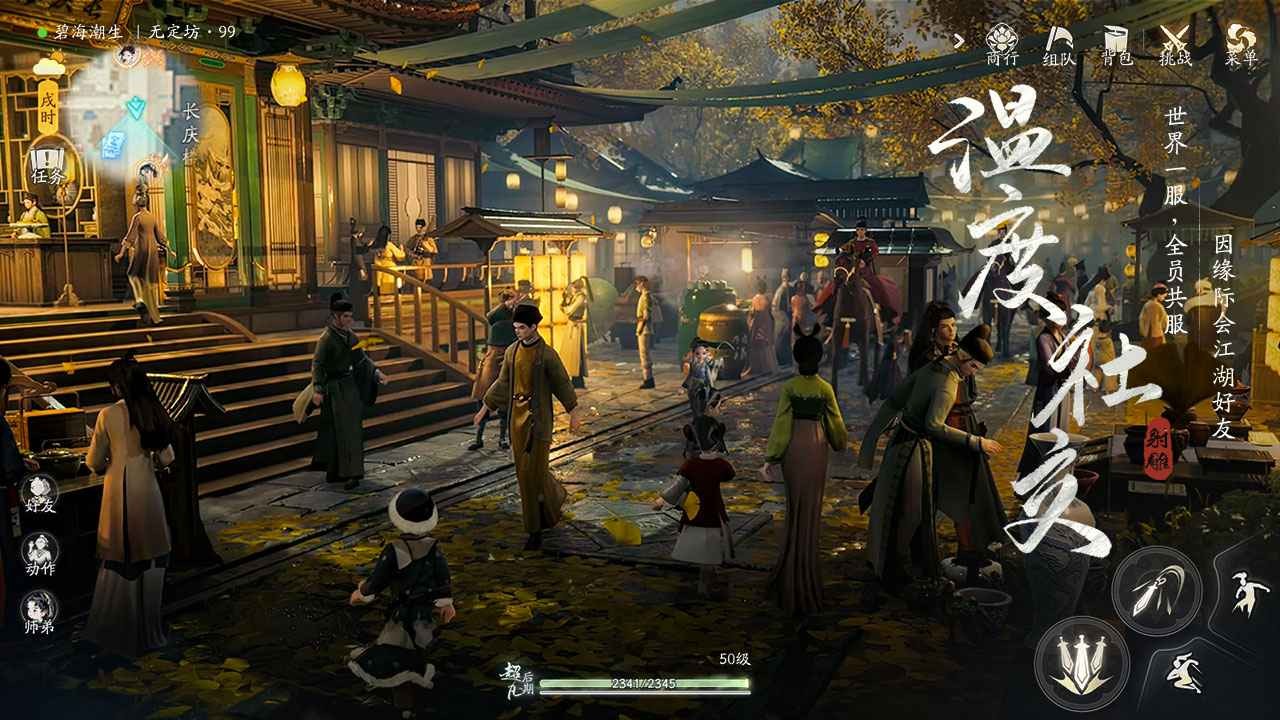Image resolution: width=1280 pixels, height=720 pixels.
Task: Open the 组队 team-up icon
Action: click(1059, 44)
